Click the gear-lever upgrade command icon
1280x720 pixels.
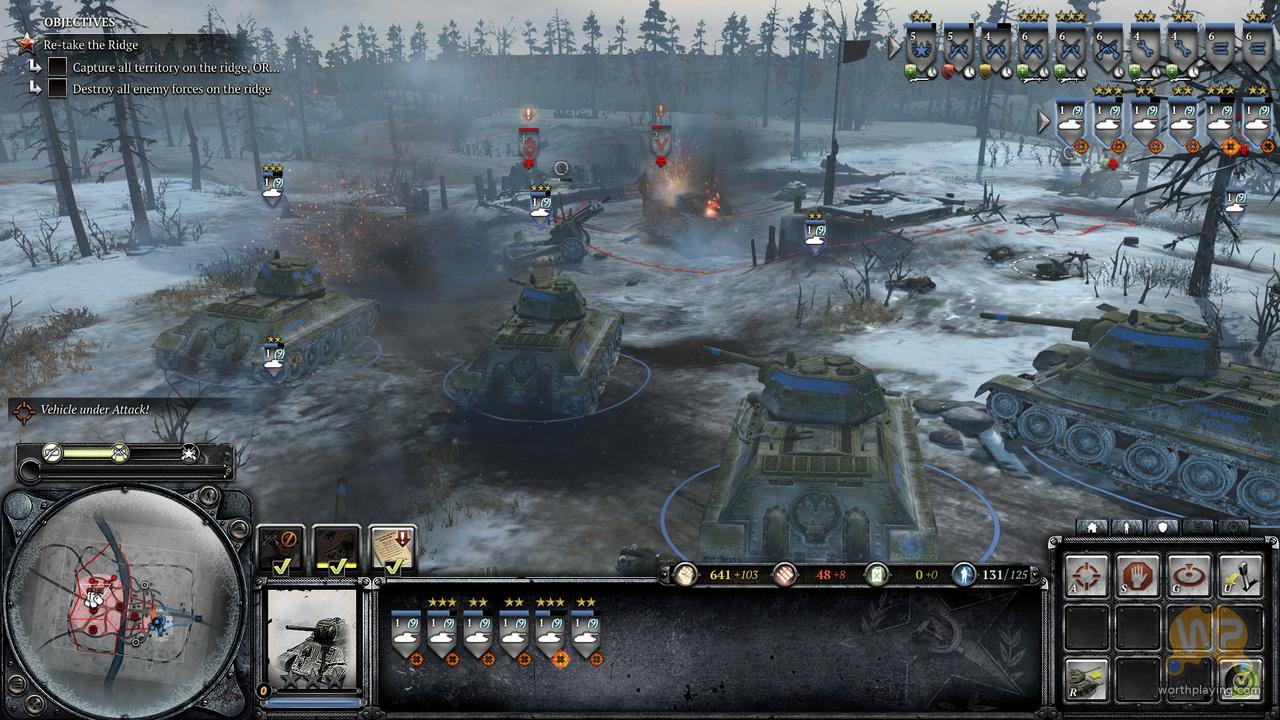1240,577
